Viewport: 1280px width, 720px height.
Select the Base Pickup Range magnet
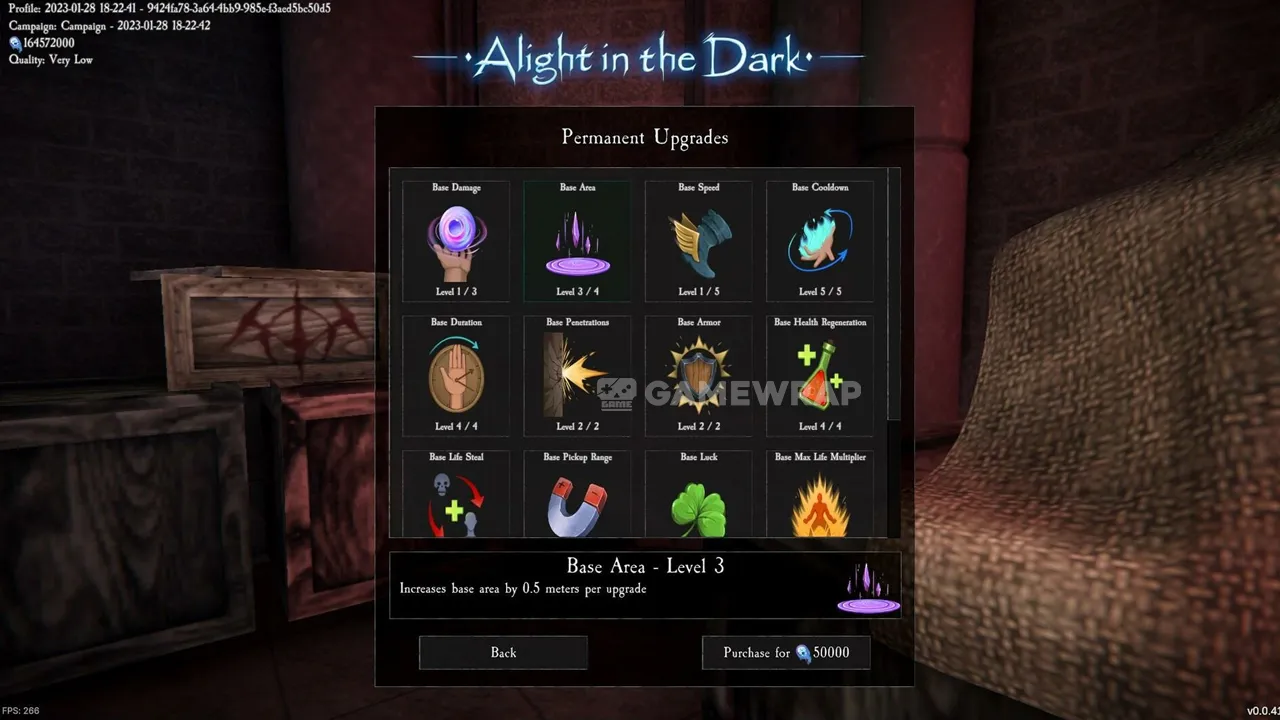click(x=577, y=496)
